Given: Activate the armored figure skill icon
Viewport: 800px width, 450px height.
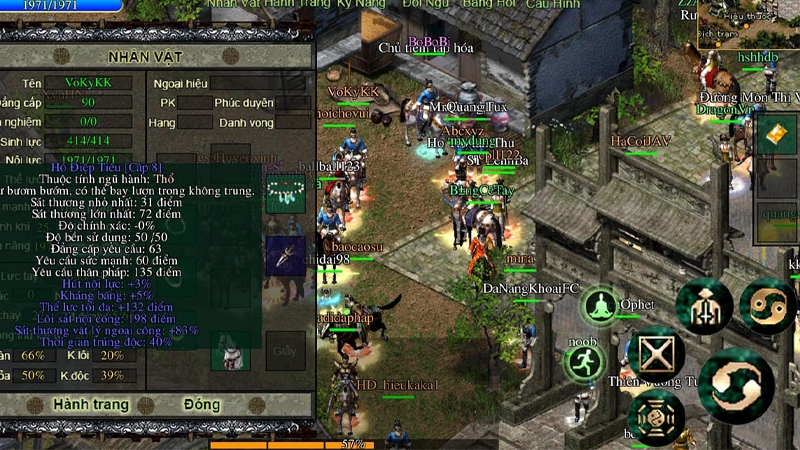Looking at the screenshot, I should [x=704, y=305].
